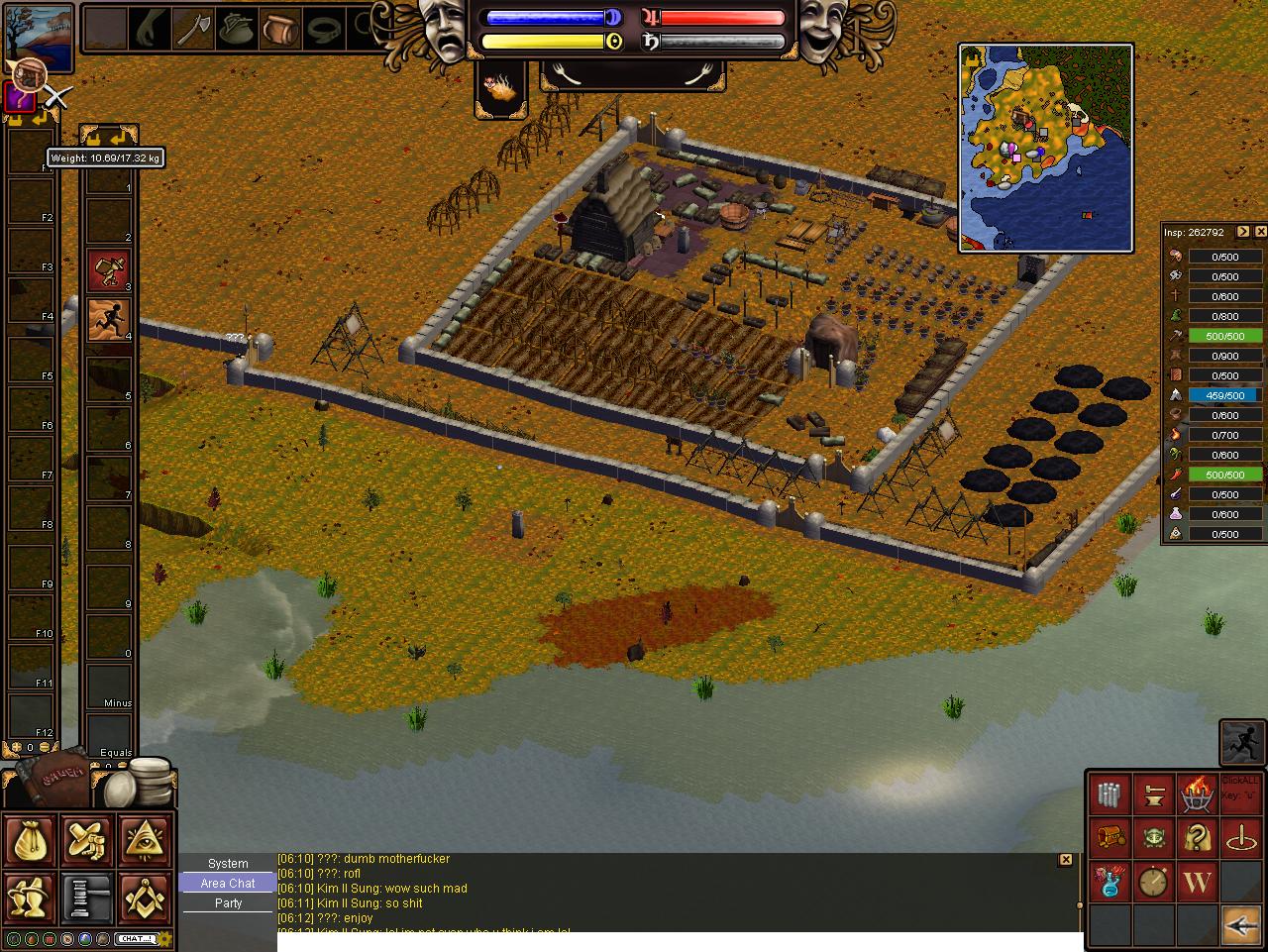Open the grey gavel menu button

coord(88,898)
